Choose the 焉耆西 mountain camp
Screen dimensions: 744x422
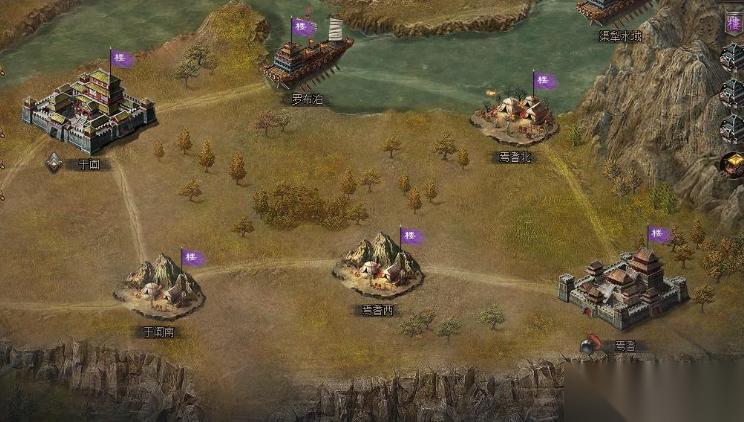pos(378,265)
